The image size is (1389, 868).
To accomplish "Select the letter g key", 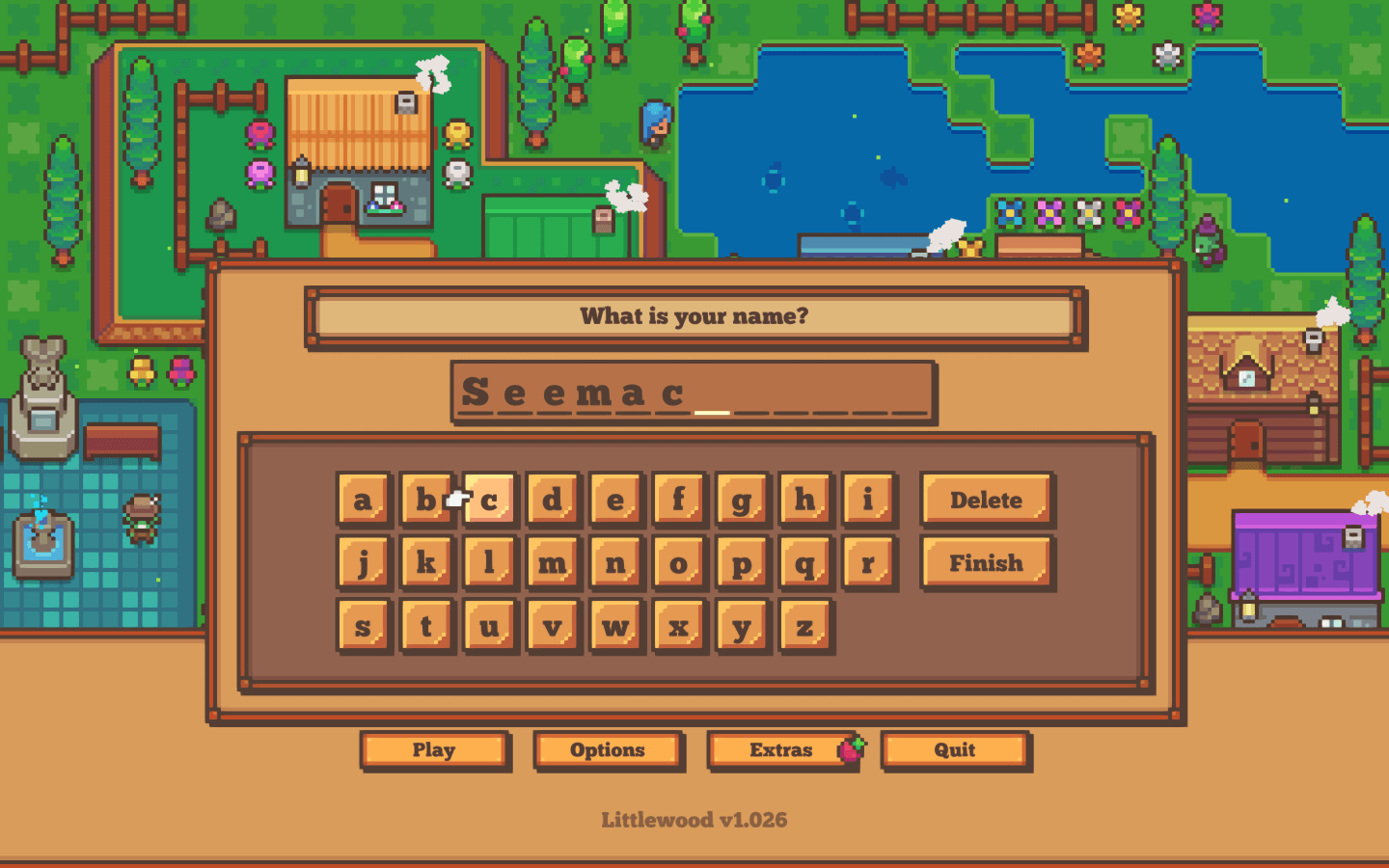I will (x=741, y=500).
